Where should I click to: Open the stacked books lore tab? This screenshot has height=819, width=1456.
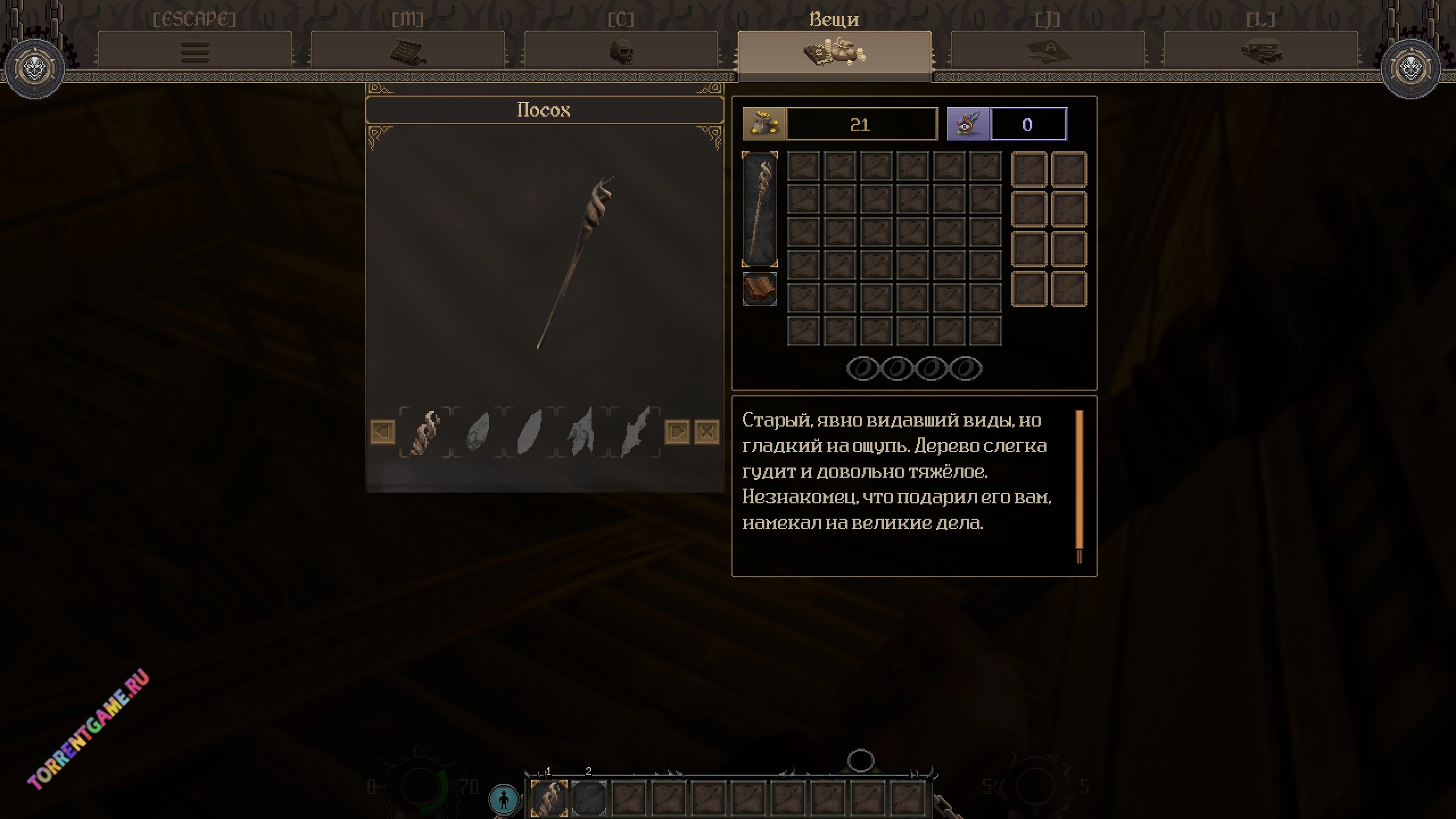coord(1261,52)
